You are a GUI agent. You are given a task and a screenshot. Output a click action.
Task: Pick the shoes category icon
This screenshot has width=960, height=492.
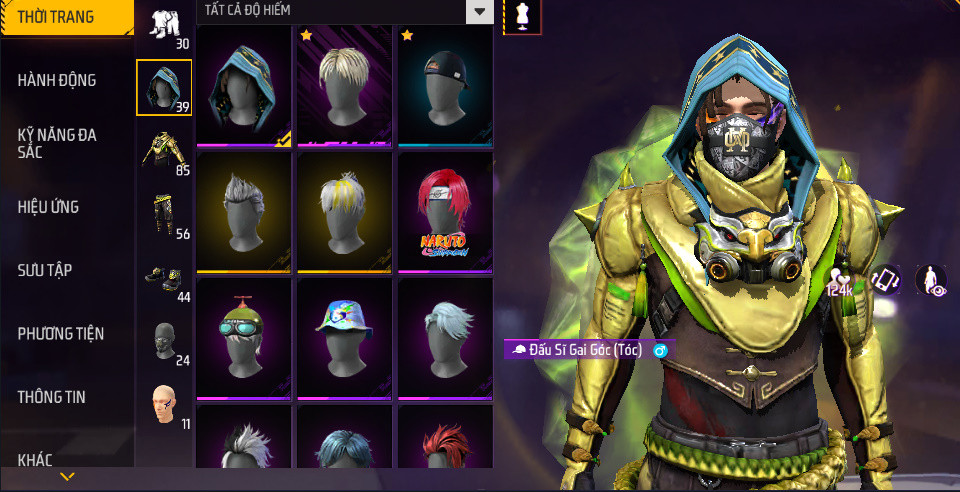164,277
